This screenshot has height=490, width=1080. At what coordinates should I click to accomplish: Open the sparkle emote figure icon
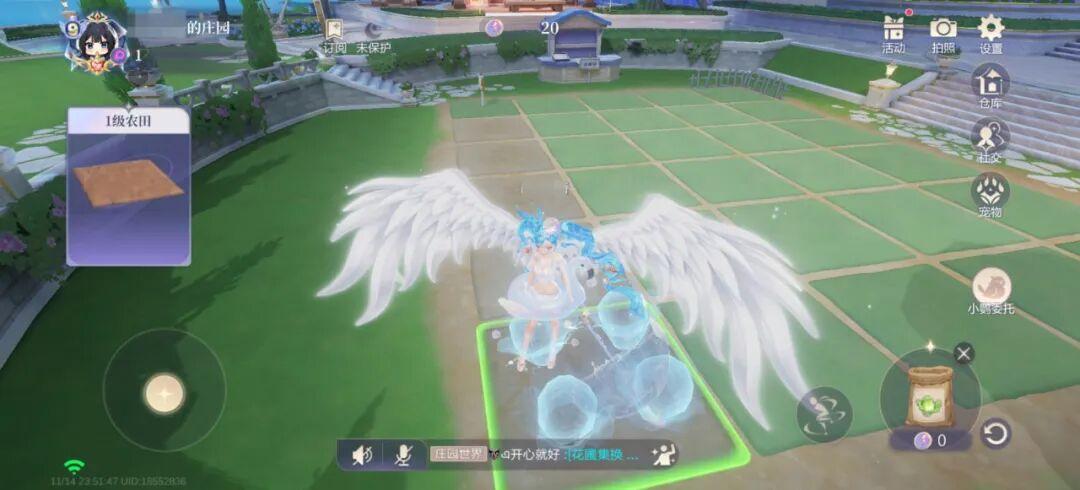(662, 455)
